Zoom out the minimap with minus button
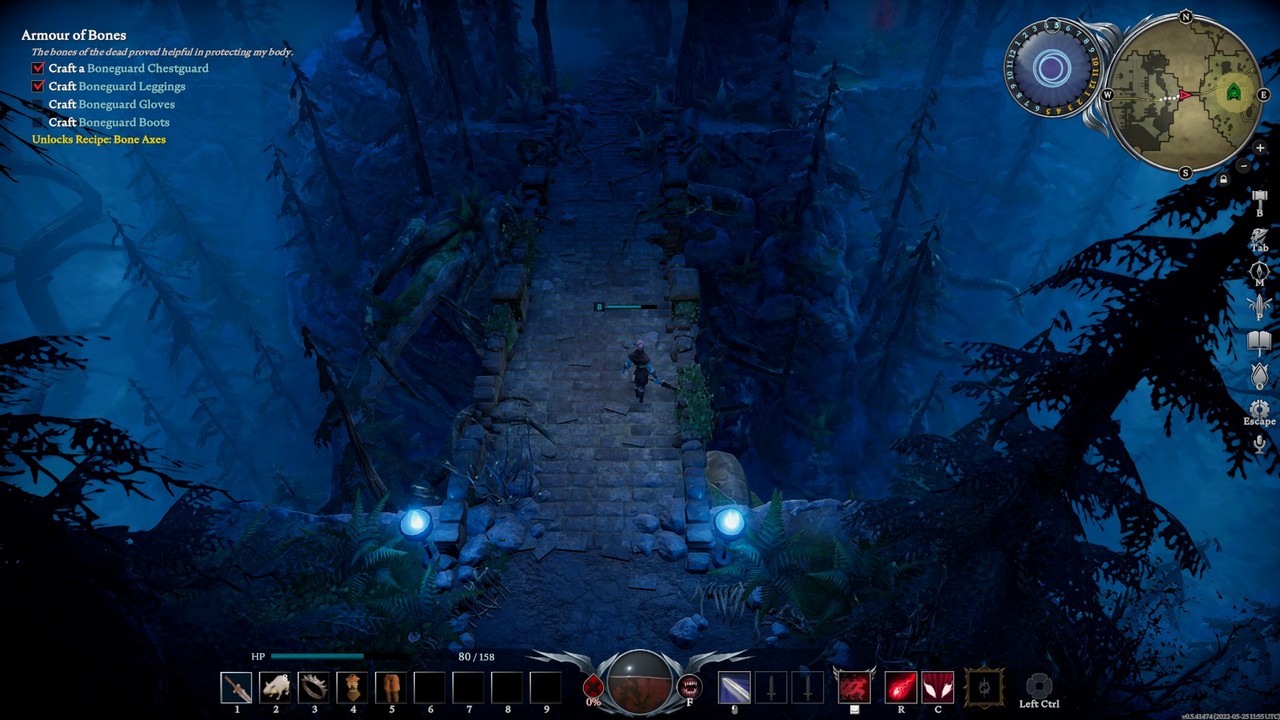 click(1243, 165)
